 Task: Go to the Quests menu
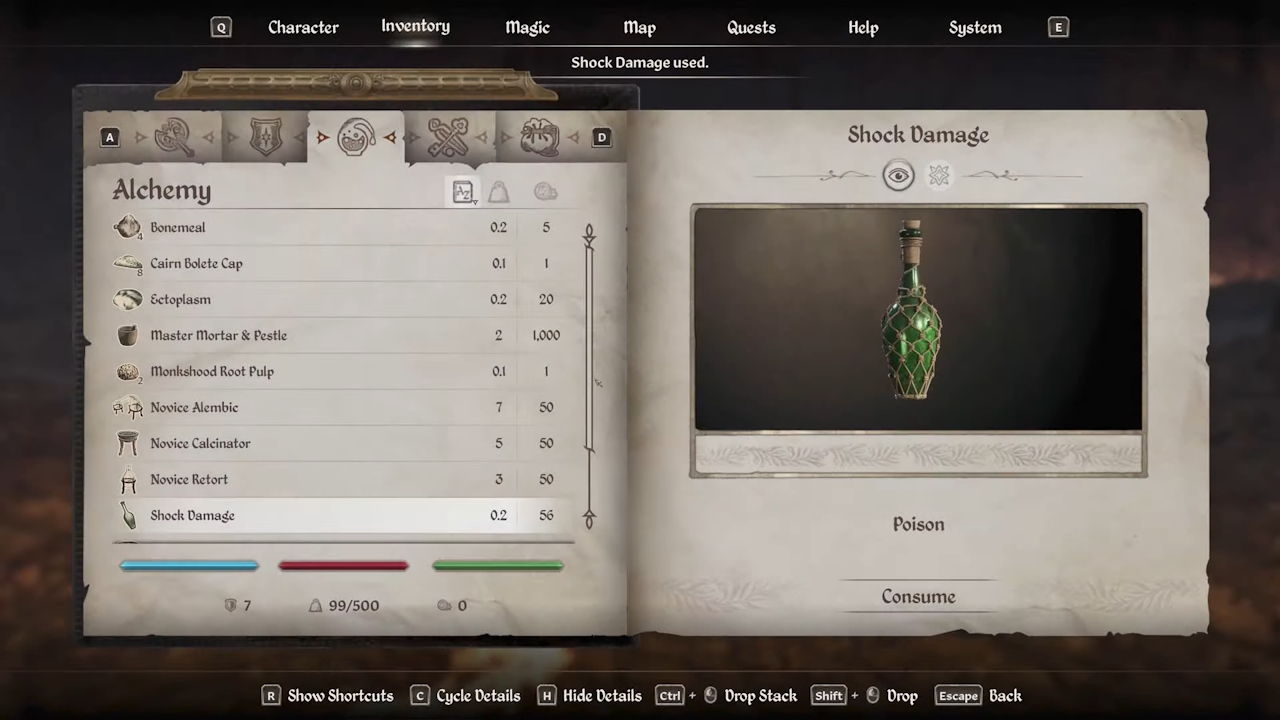[751, 27]
